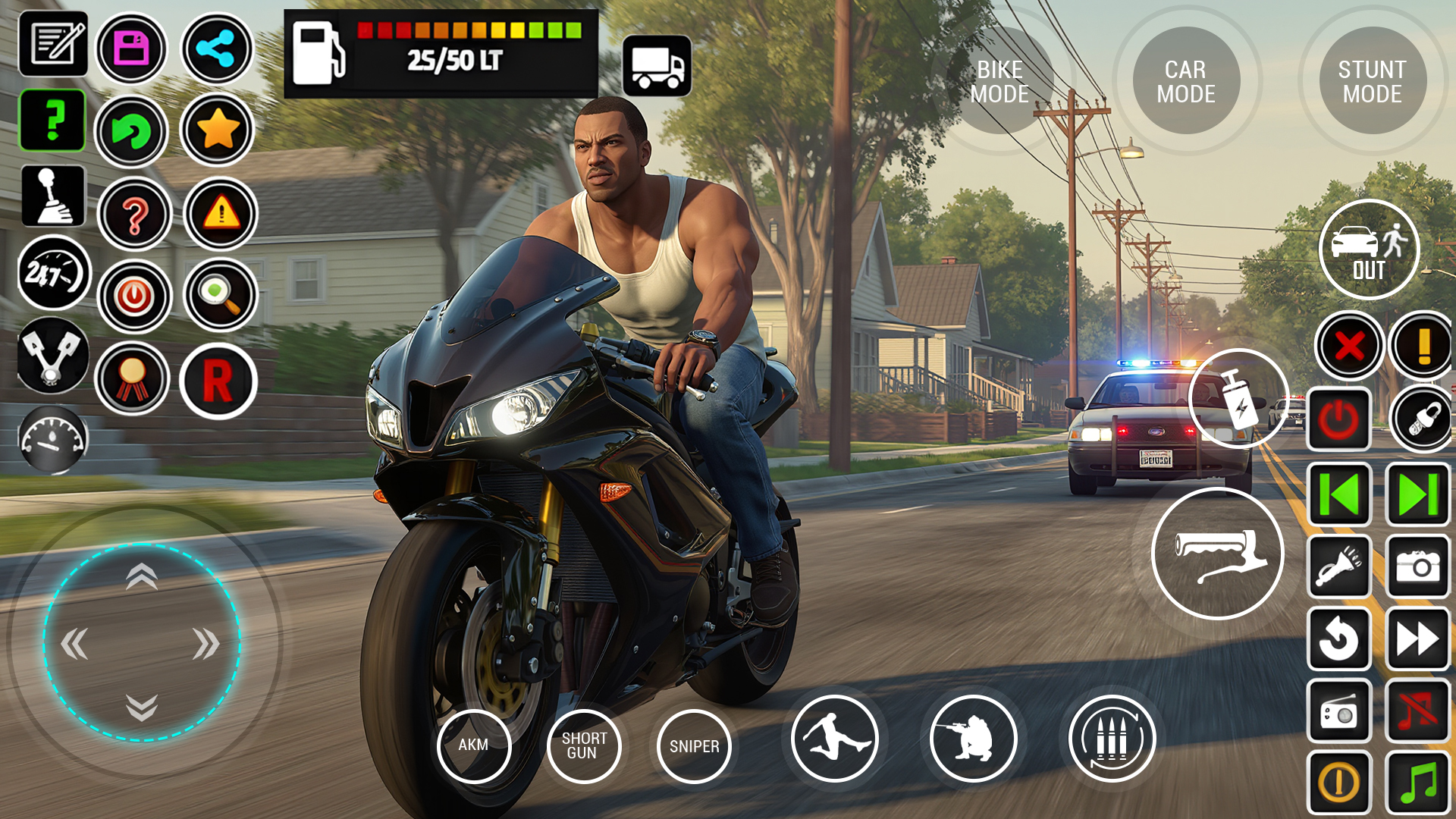Click the red R button
Screen dimensions: 1456x819
[x=218, y=381]
